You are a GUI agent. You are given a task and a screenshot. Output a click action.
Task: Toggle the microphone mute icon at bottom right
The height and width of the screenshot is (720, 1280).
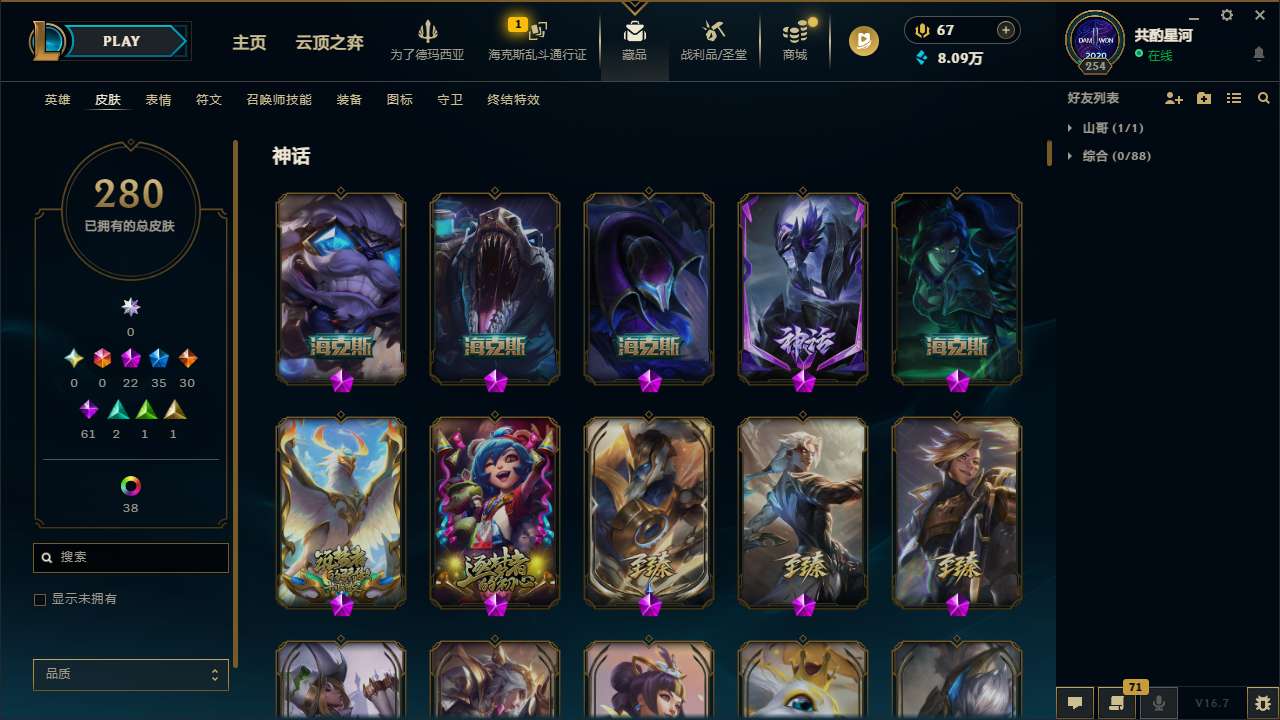[x=1159, y=704]
